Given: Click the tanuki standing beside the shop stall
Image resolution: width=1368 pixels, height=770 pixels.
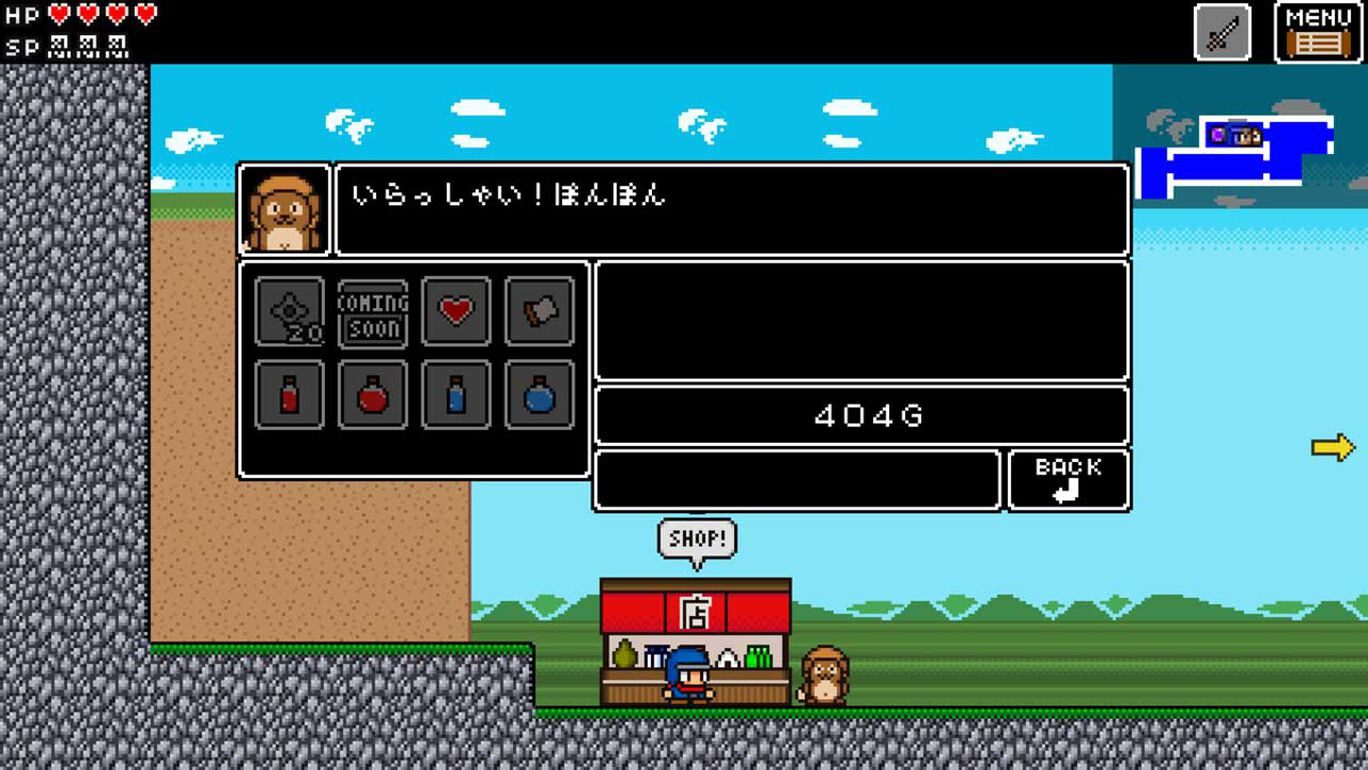Looking at the screenshot, I should tap(824, 675).
